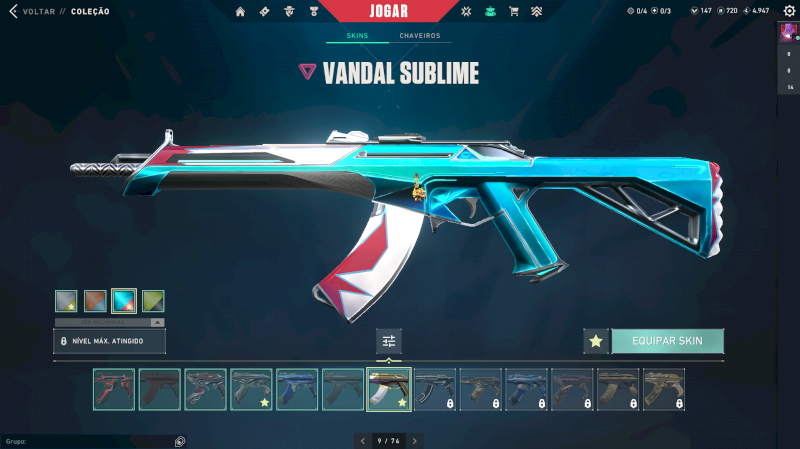This screenshot has height=449, width=800.
Task: Open settings with the gear icon
Action: click(x=789, y=11)
